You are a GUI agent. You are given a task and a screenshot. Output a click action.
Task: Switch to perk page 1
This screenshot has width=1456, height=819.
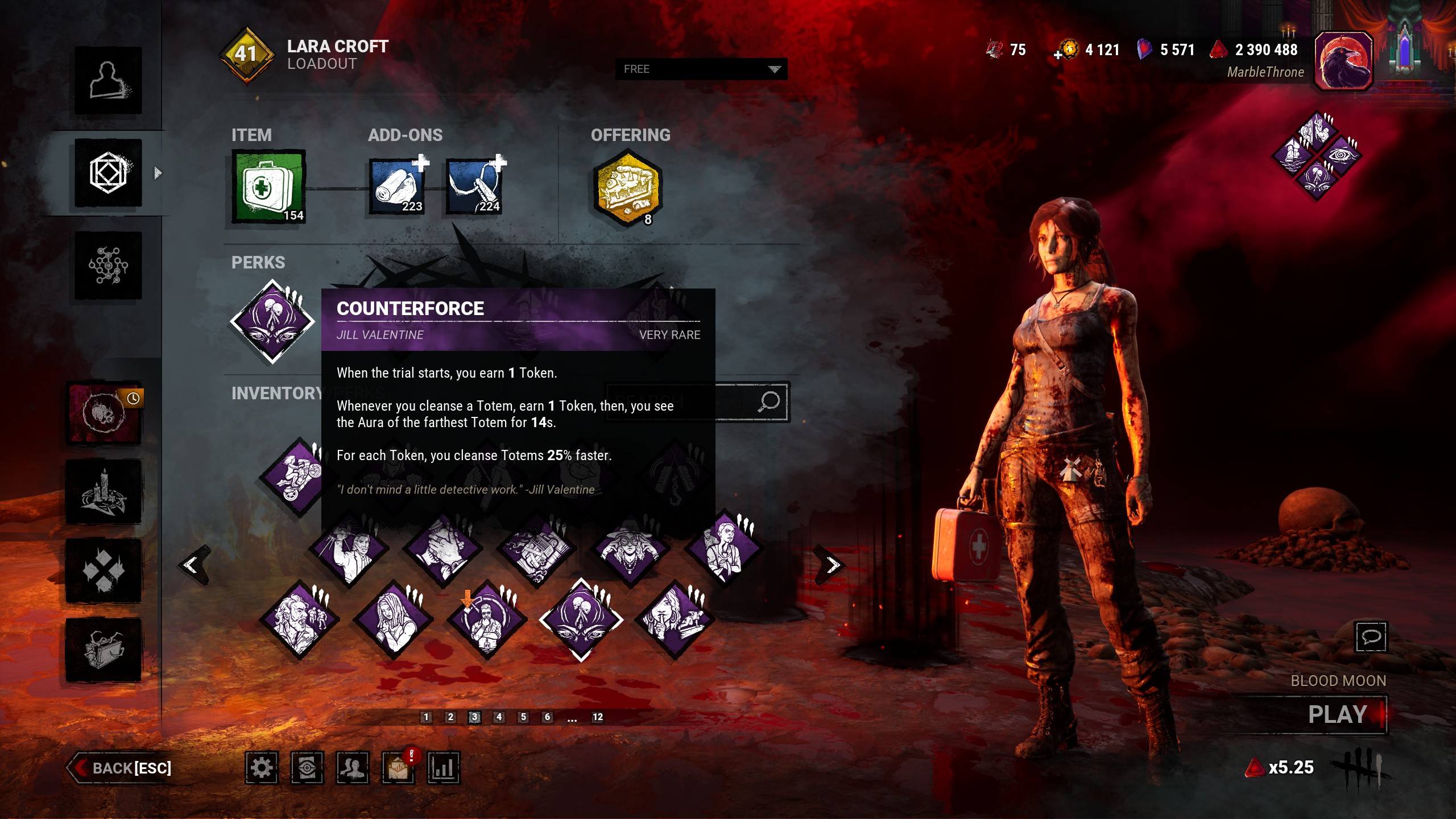click(426, 717)
